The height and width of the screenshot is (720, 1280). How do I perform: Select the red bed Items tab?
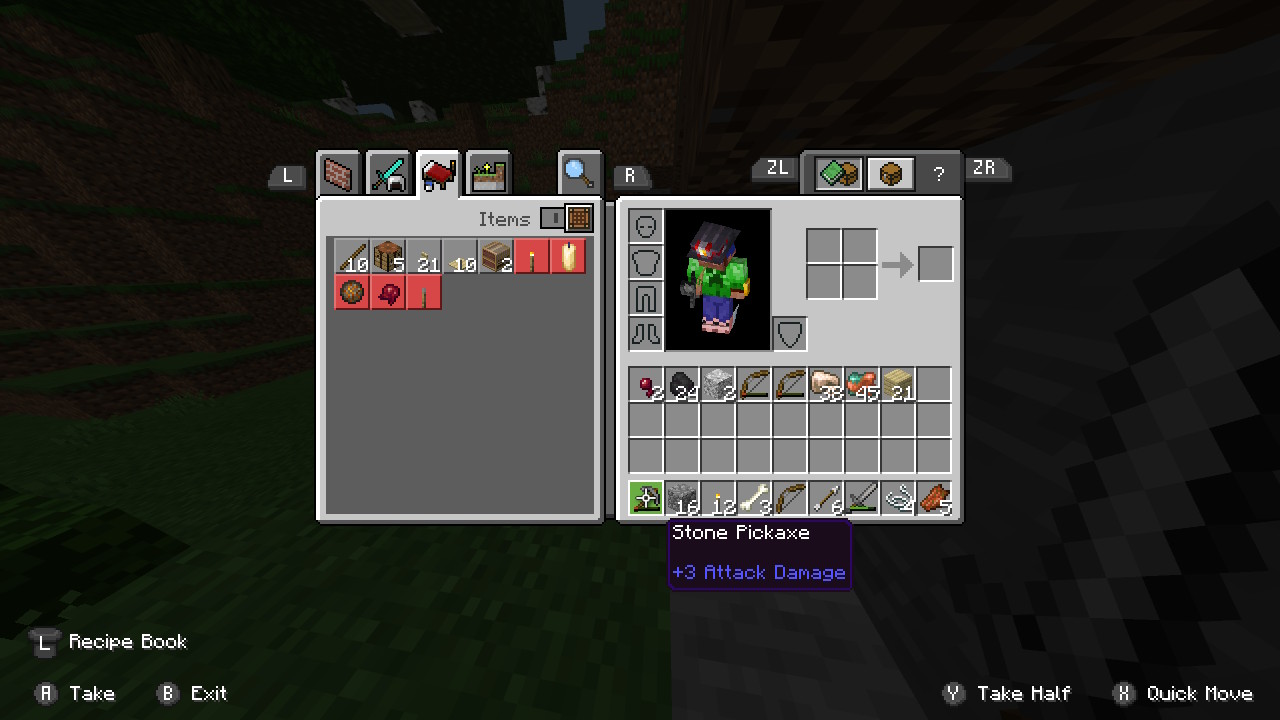pos(439,175)
